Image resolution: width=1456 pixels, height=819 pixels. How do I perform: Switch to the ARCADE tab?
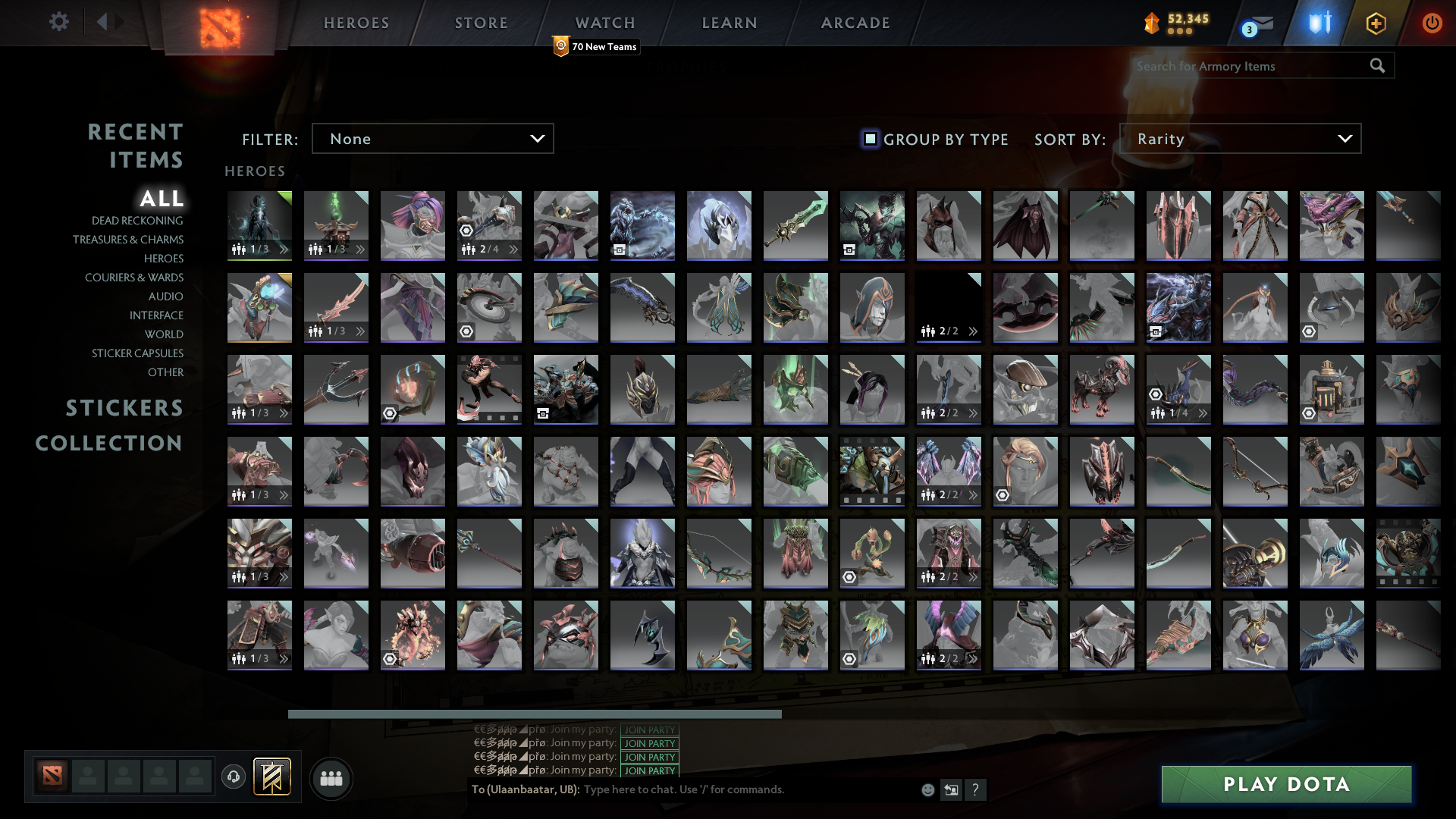tap(855, 23)
